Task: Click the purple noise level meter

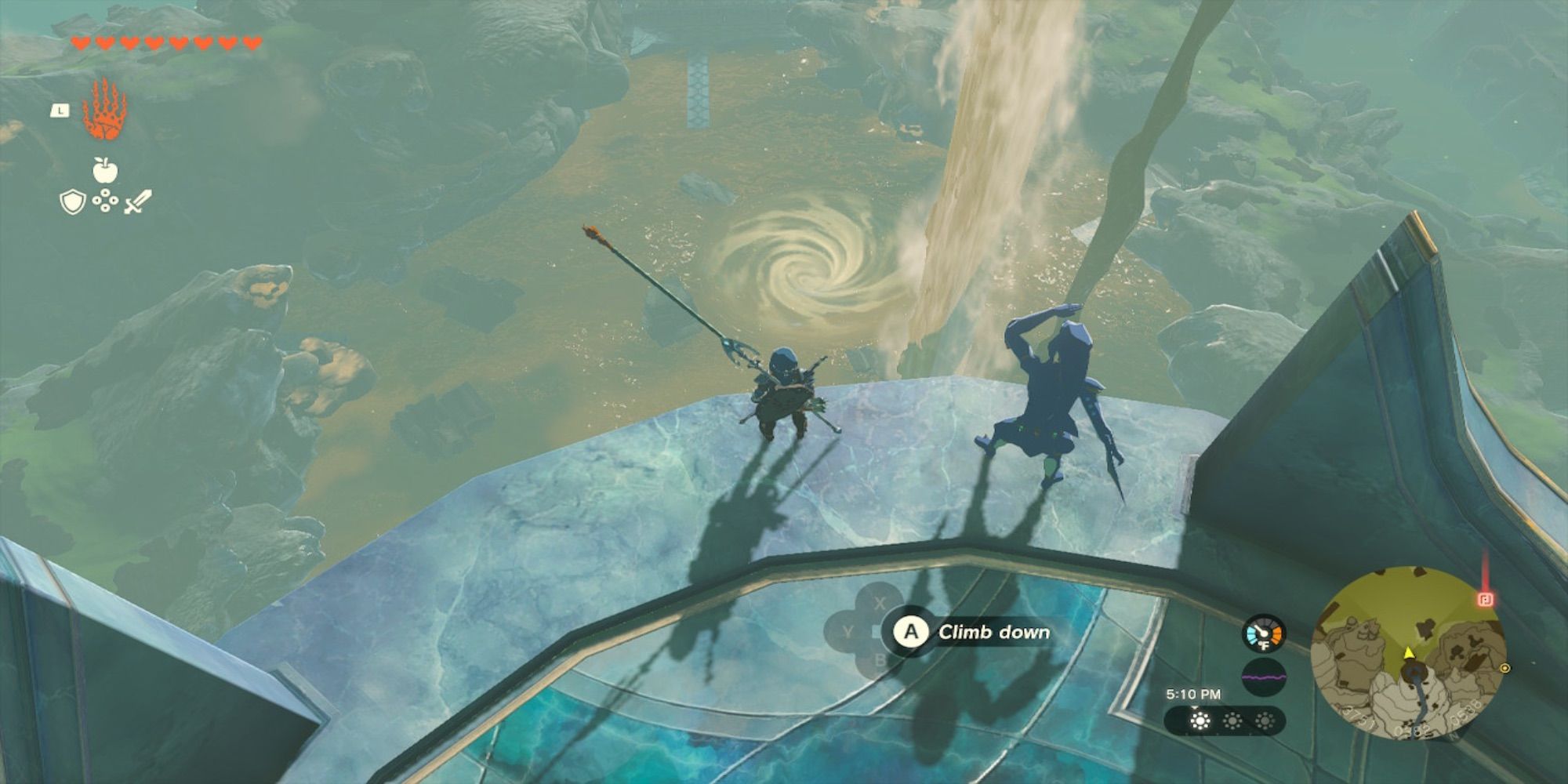Action: 1264,677
